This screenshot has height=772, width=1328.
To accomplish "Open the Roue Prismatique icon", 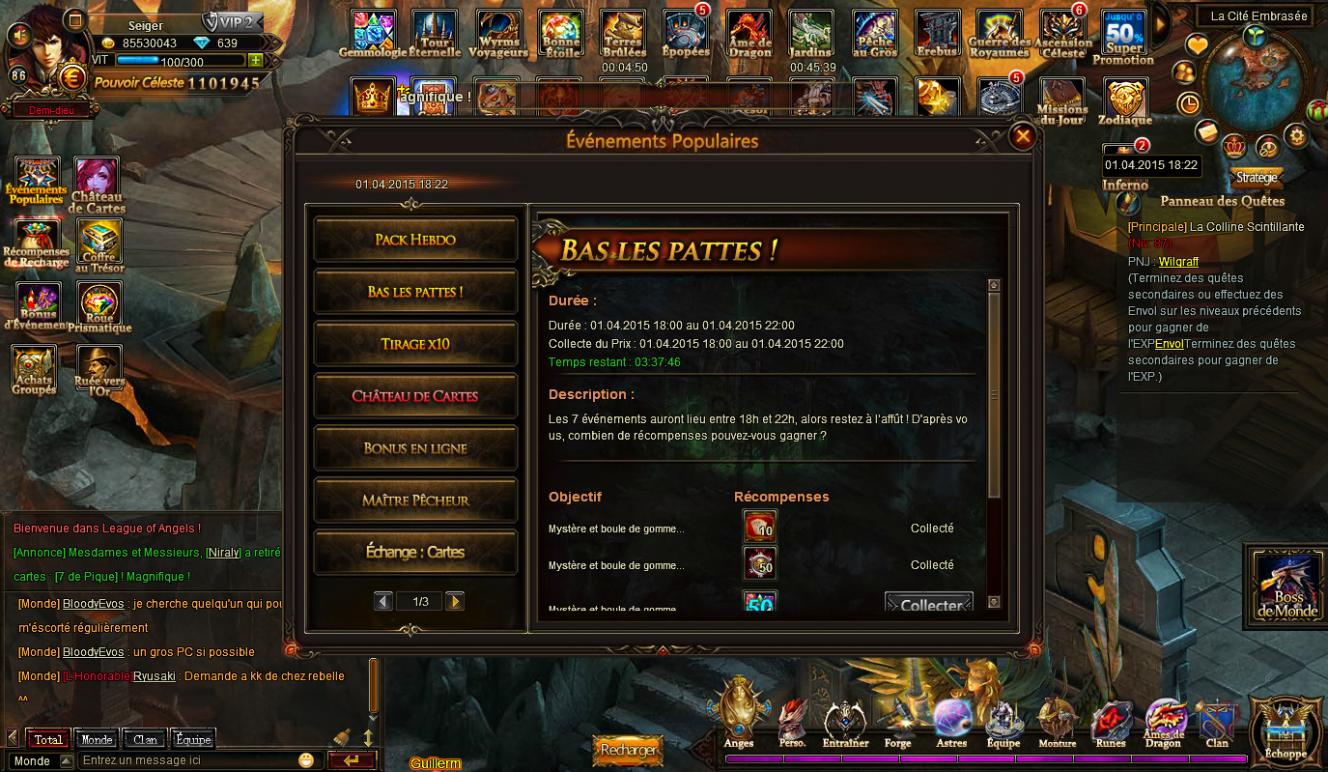I will [x=100, y=306].
